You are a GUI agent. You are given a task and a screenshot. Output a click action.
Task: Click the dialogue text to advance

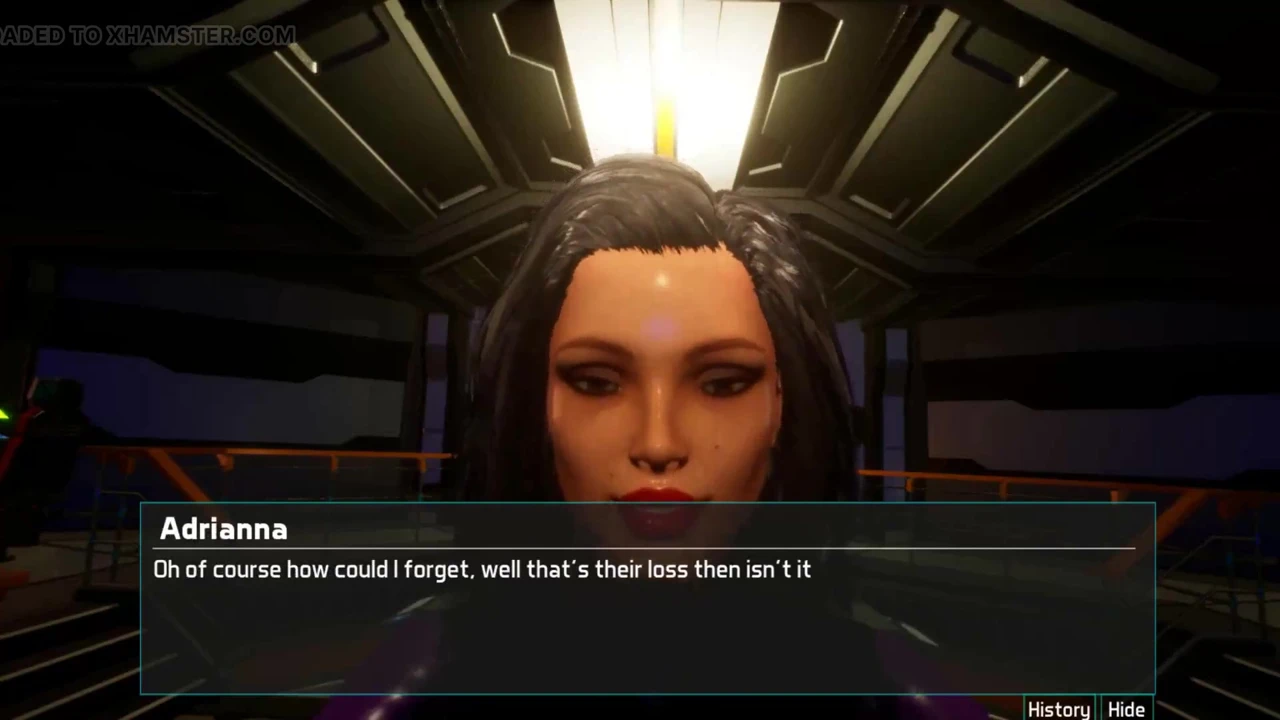[x=482, y=570]
